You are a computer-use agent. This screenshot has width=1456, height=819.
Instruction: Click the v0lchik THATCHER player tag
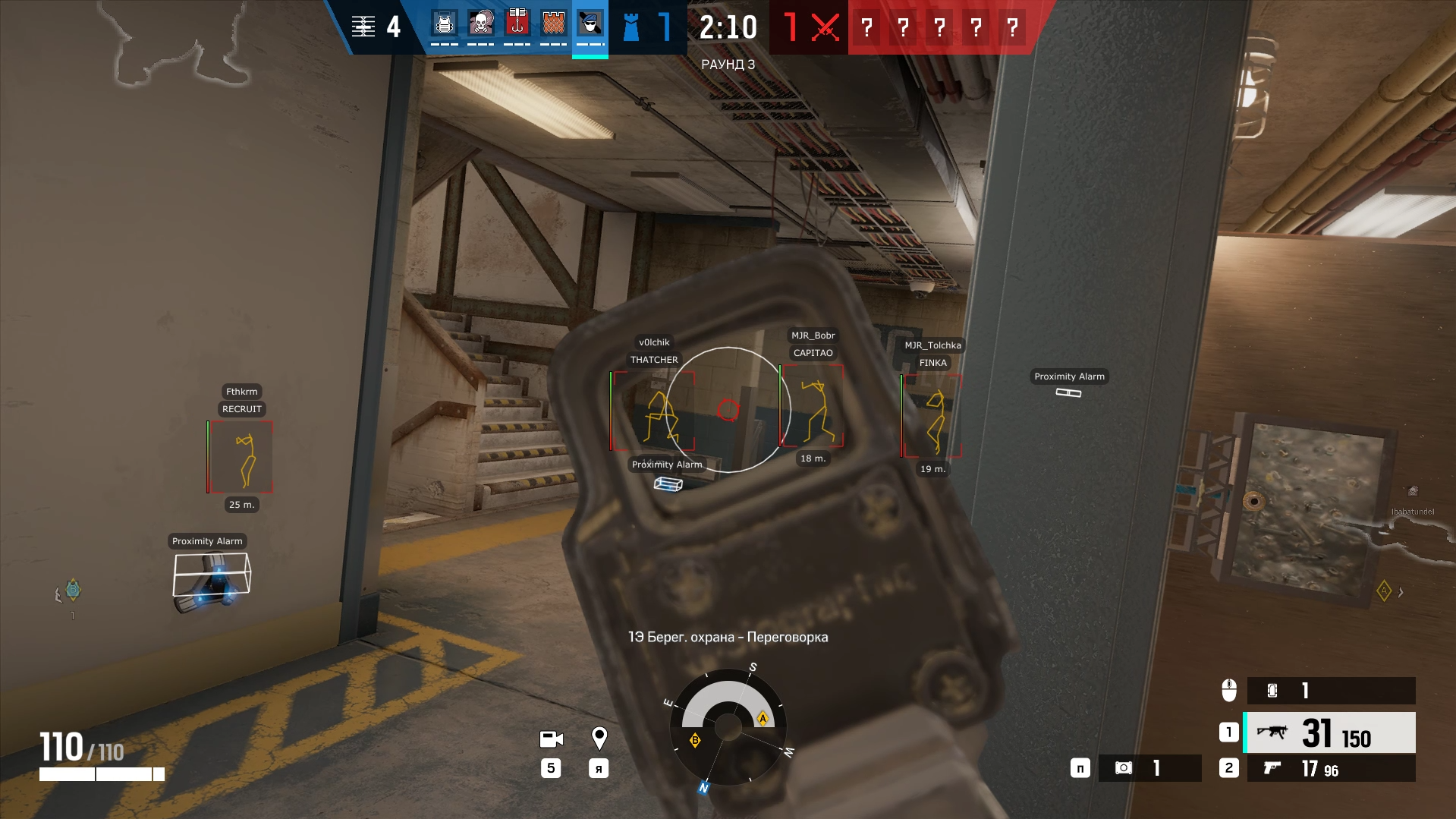(654, 351)
